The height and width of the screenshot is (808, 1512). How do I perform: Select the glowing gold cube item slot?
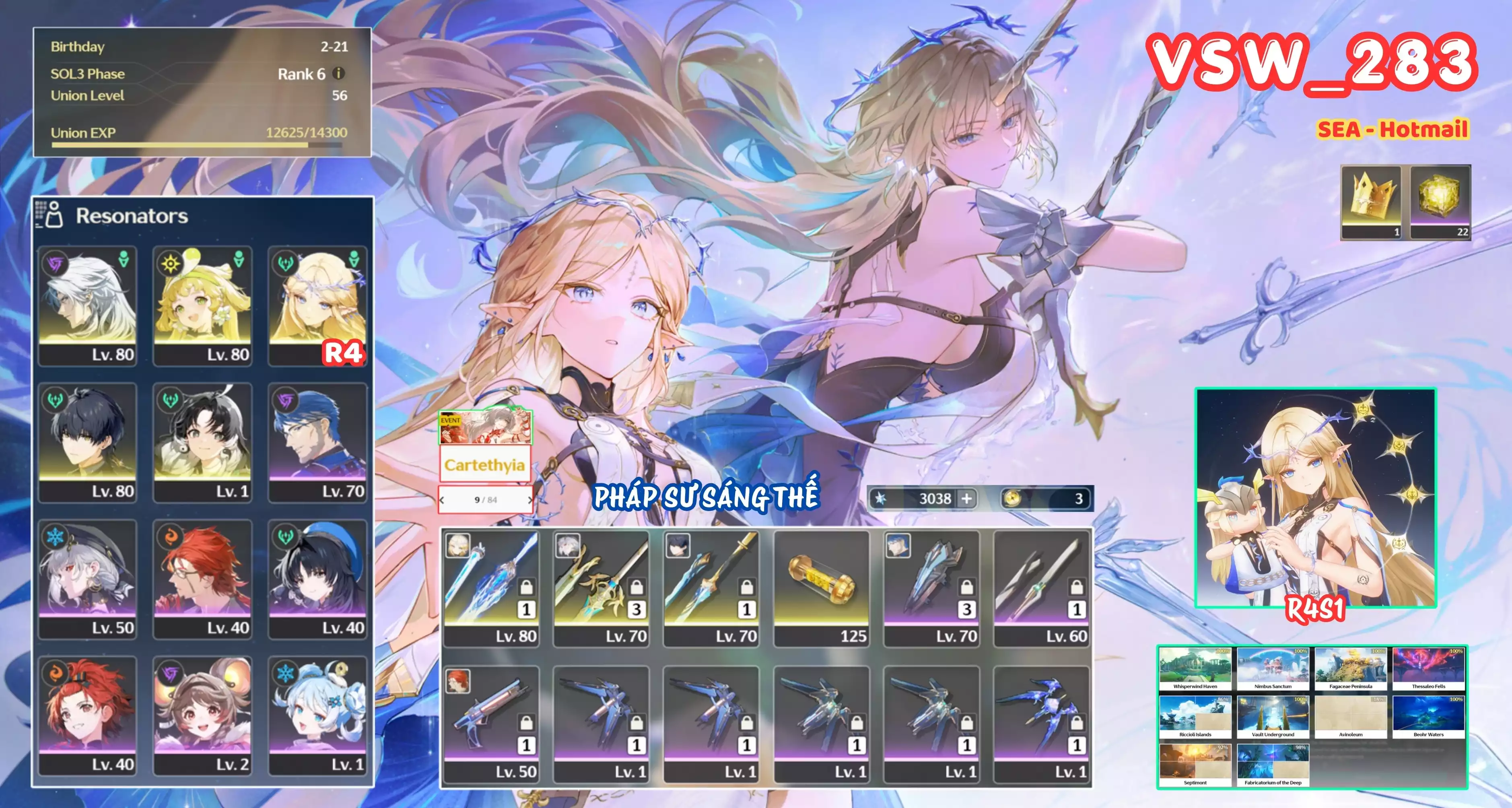(x=1440, y=202)
